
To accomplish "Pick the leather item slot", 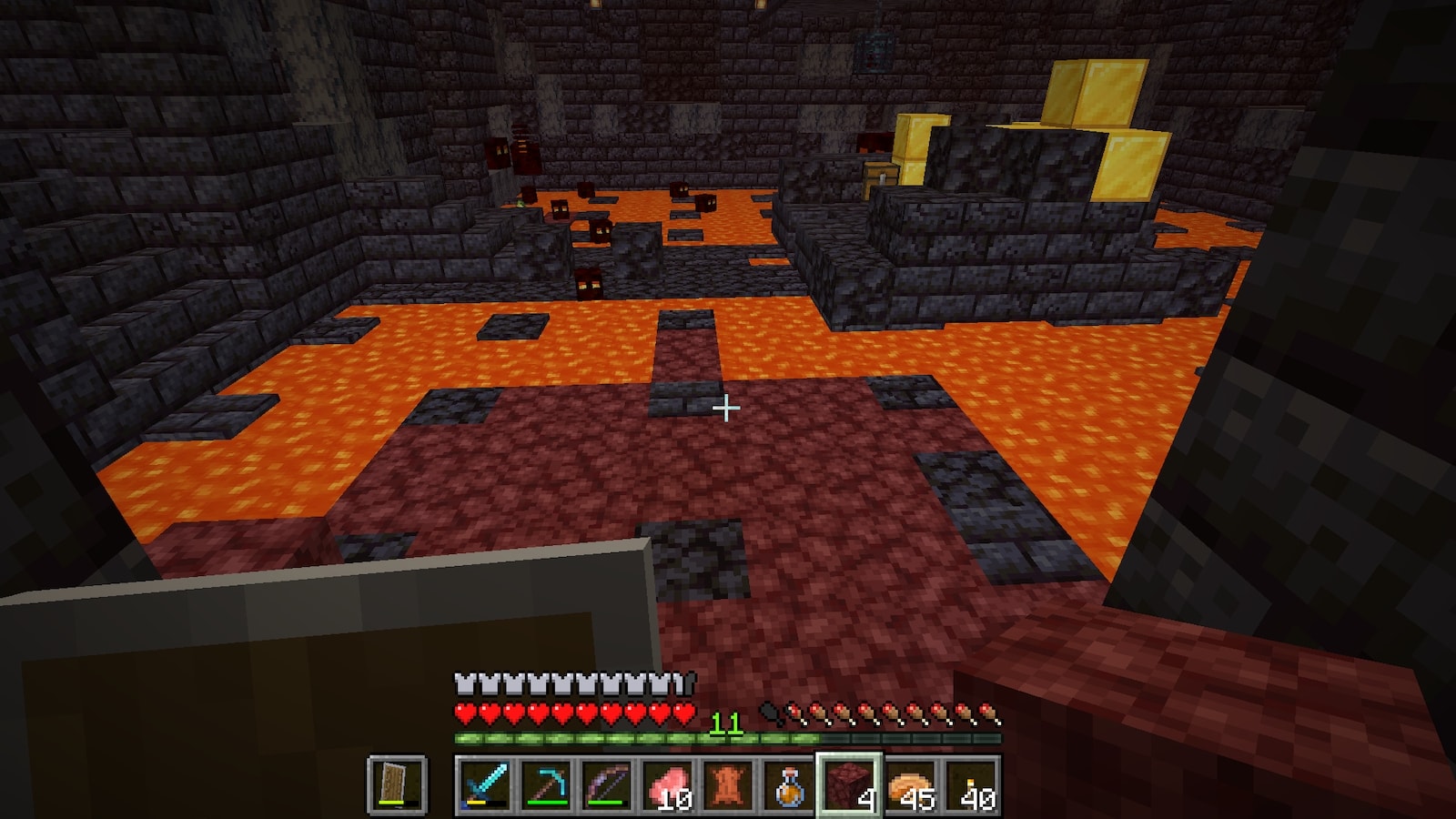I will 729,784.
